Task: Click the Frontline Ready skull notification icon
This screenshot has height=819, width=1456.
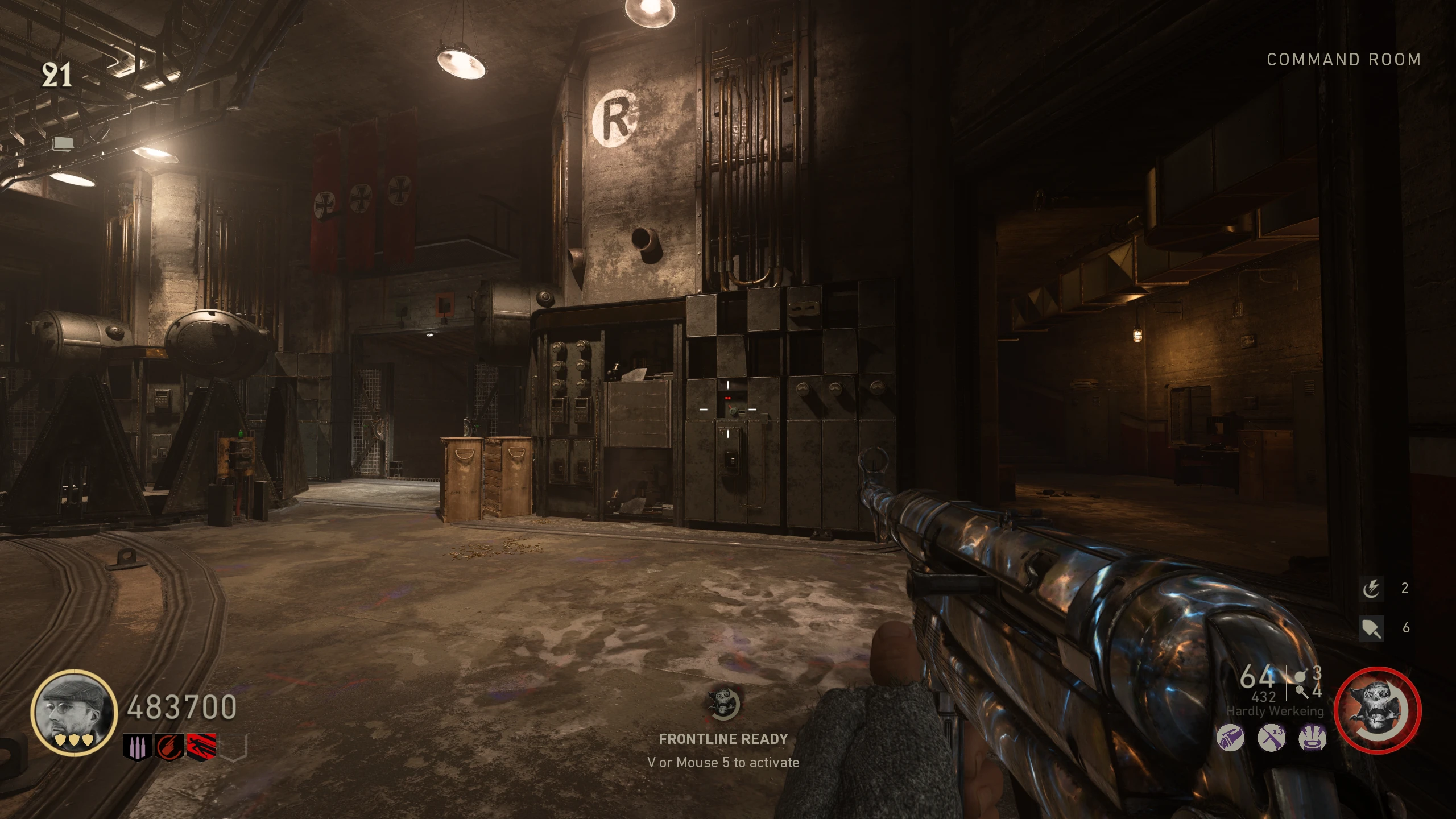Action: pos(723,704)
